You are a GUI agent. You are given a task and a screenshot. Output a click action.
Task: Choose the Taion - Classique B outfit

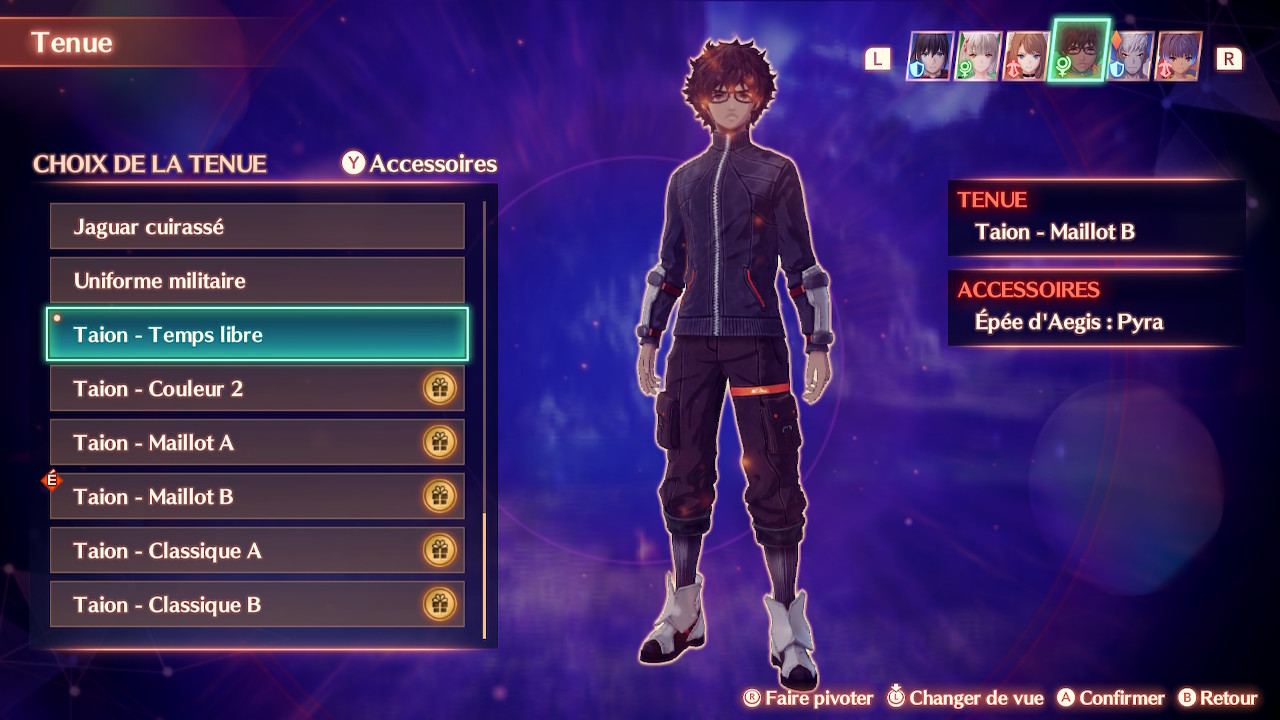pyautogui.click(x=257, y=605)
